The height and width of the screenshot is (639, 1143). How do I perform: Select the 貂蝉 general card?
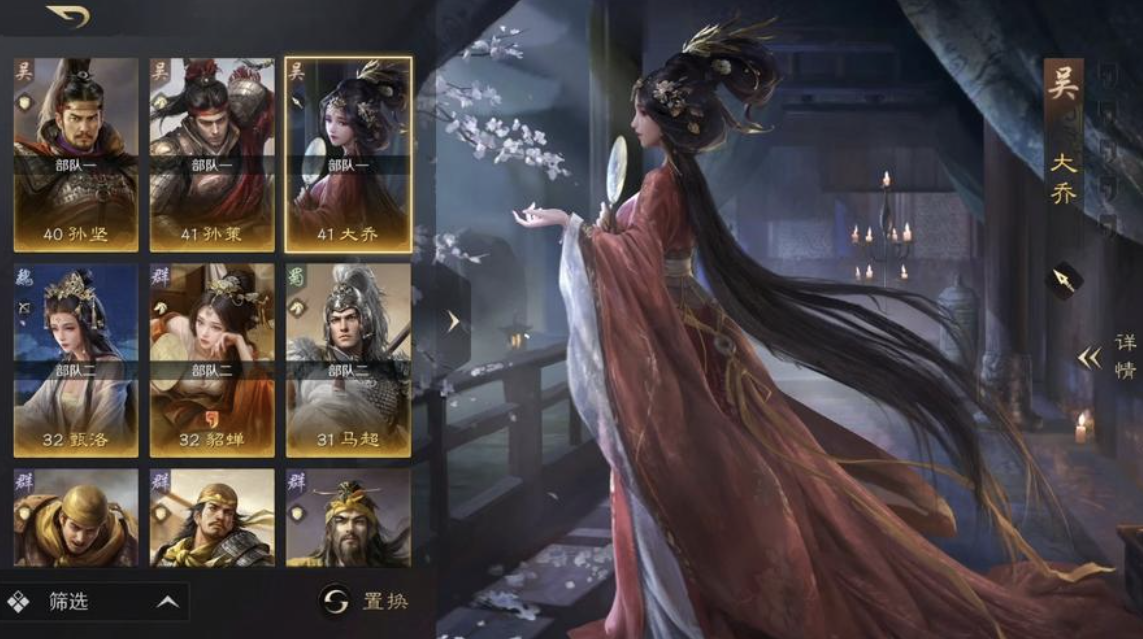(x=212, y=359)
